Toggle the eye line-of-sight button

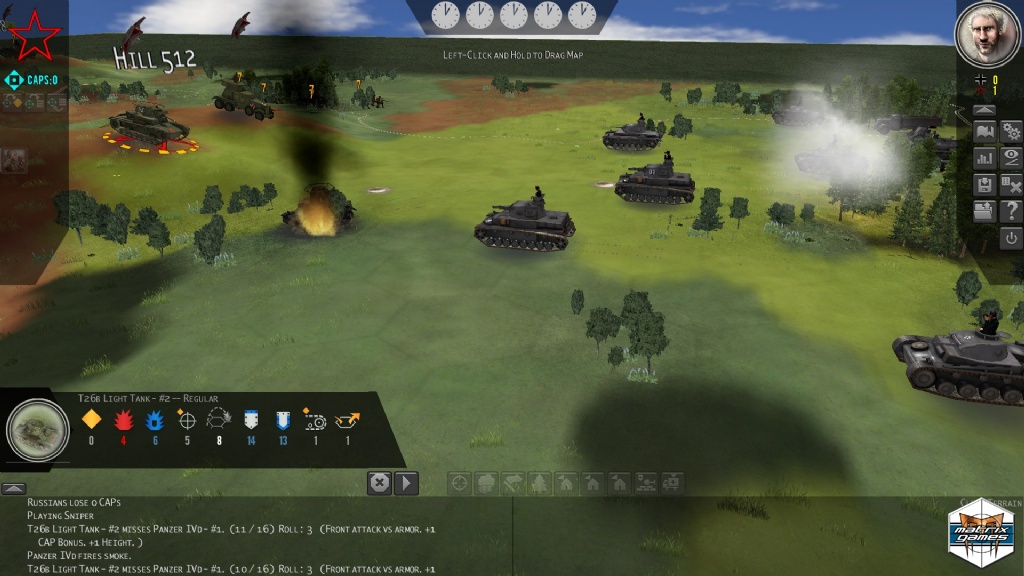(1011, 158)
